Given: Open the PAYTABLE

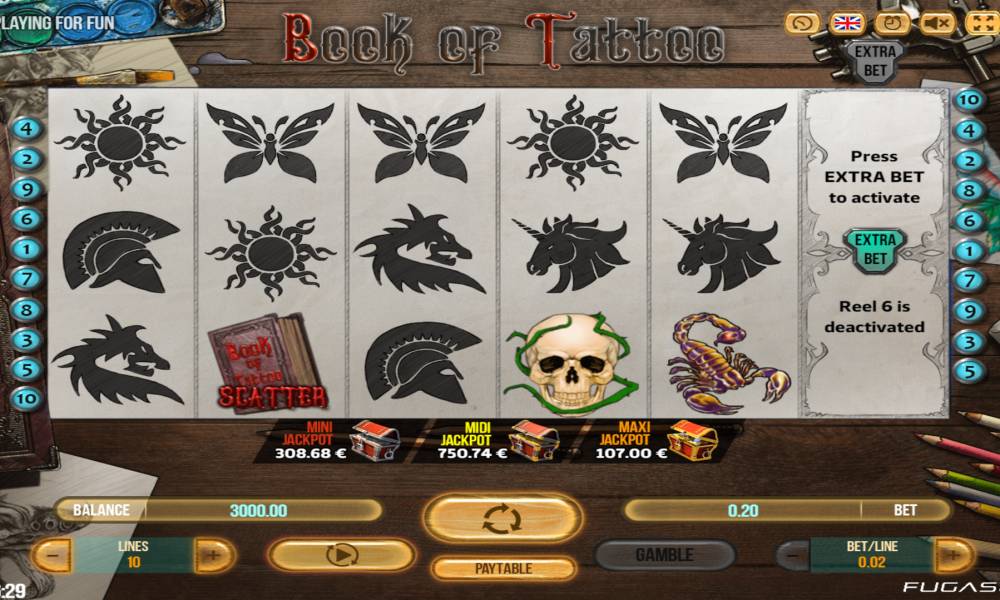Looking at the screenshot, I should pyautogui.click(x=502, y=568).
